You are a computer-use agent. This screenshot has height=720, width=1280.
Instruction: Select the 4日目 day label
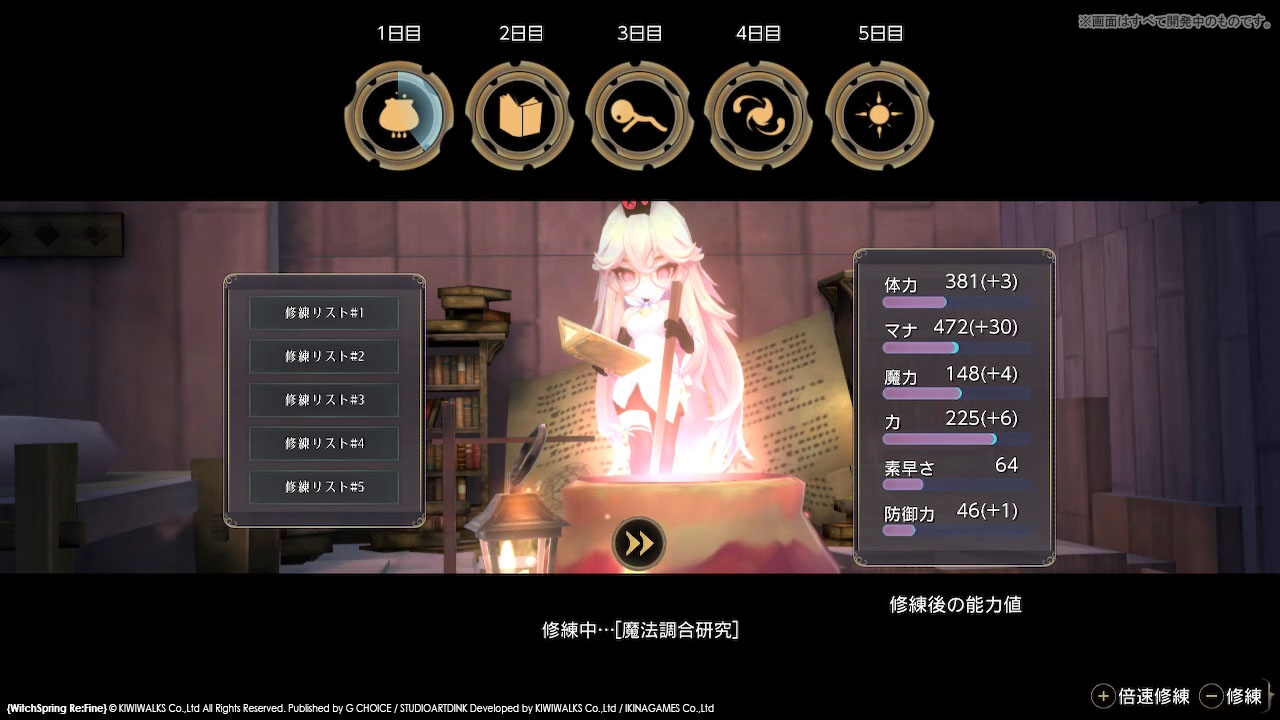pos(759,33)
